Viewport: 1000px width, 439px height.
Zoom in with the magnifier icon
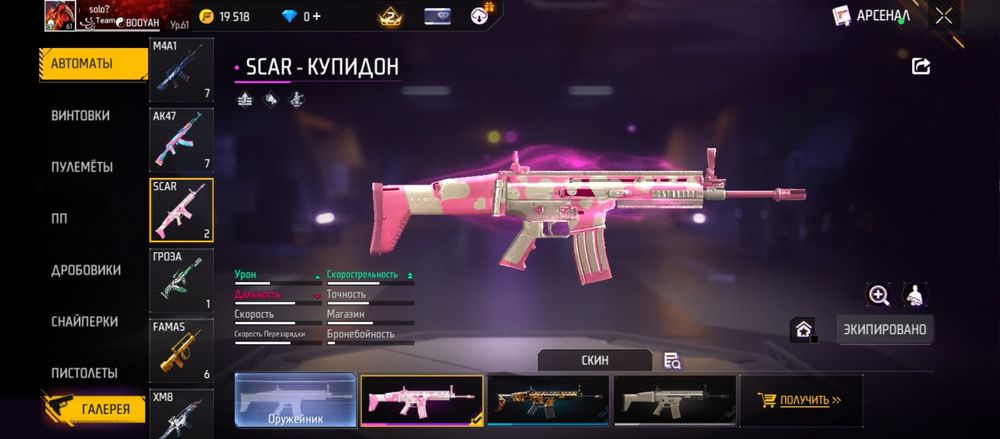[x=879, y=295]
